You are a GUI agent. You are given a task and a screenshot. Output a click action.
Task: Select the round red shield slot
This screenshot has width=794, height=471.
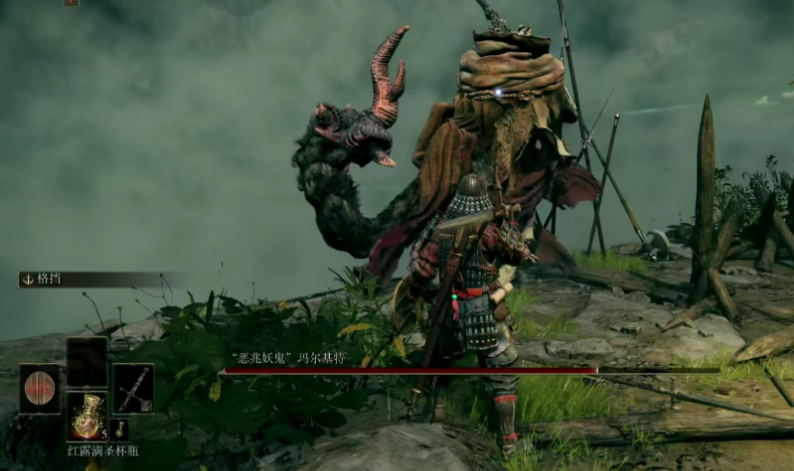pyautogui.click(x=39, y=389)
